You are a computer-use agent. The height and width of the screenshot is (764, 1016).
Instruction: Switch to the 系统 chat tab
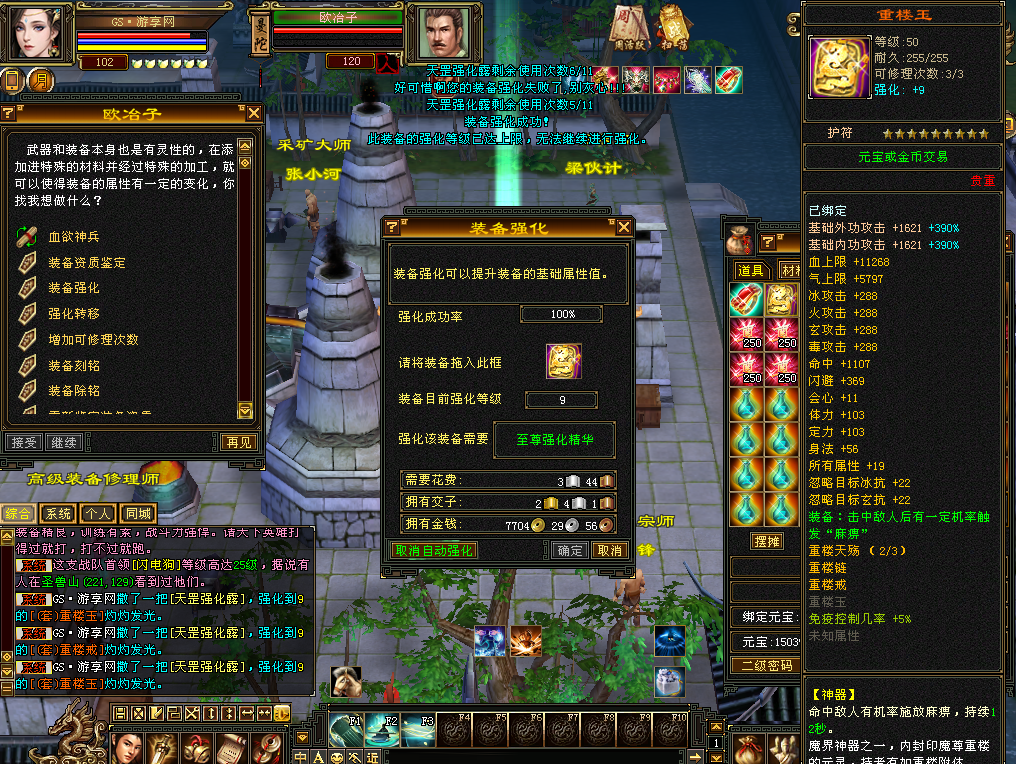59,514
